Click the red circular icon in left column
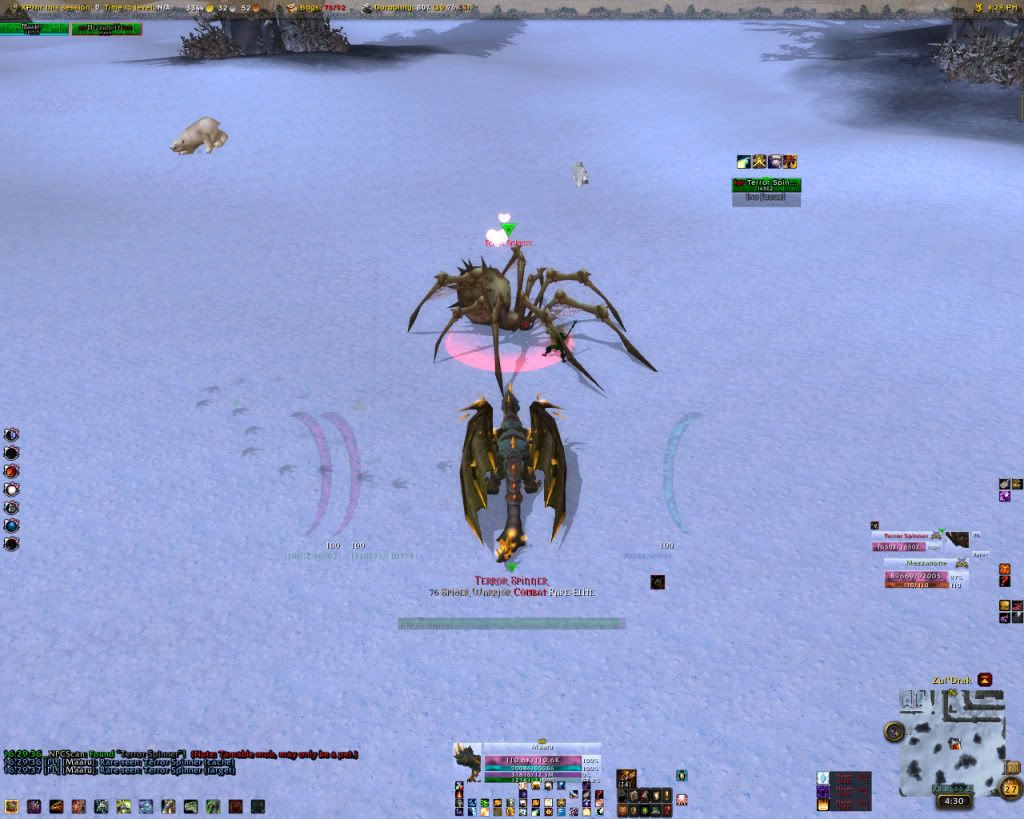This screenshot has height=819, width=1024. (12, 471)
